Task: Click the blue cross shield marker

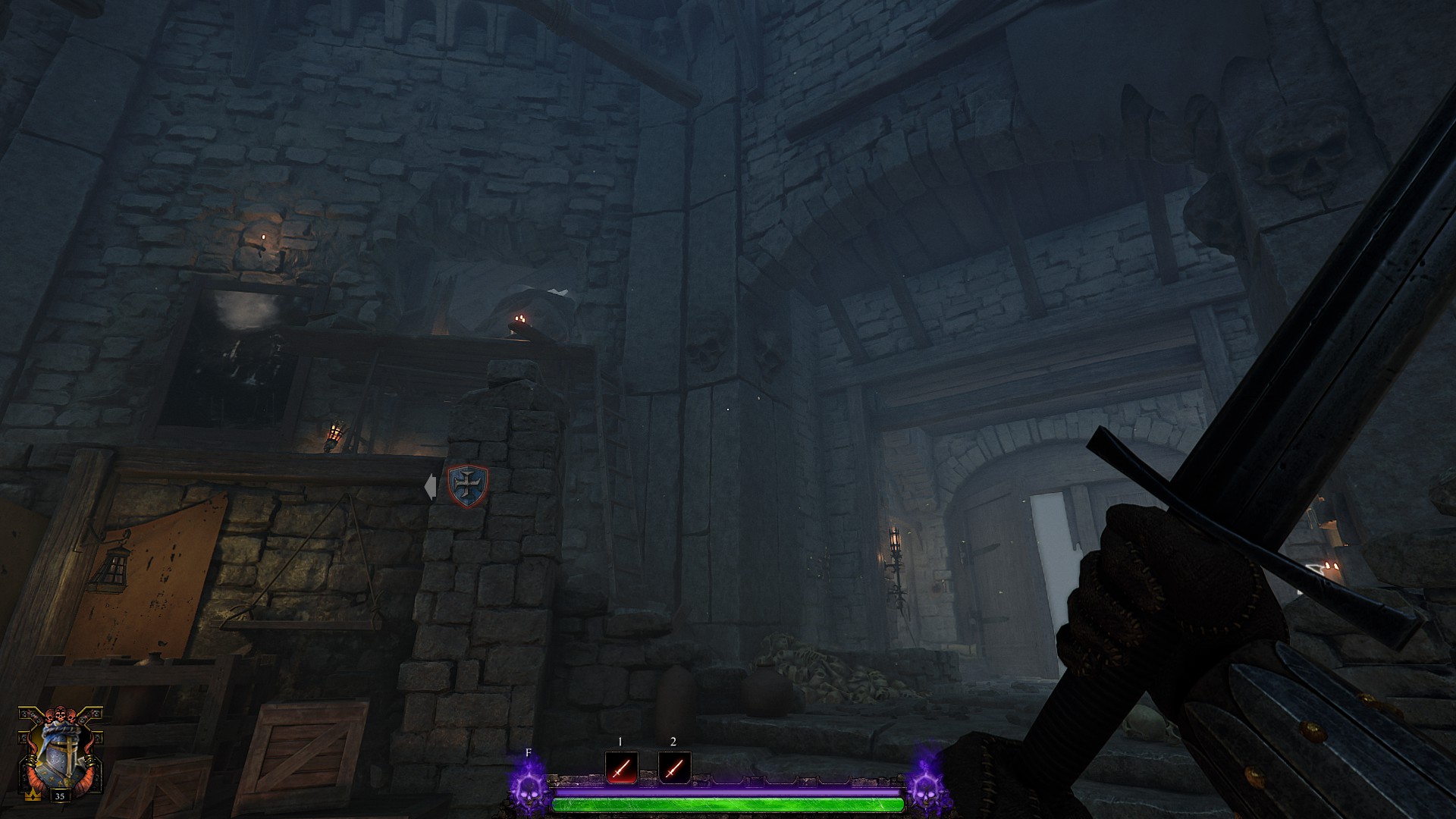Action: coord(467,486)
